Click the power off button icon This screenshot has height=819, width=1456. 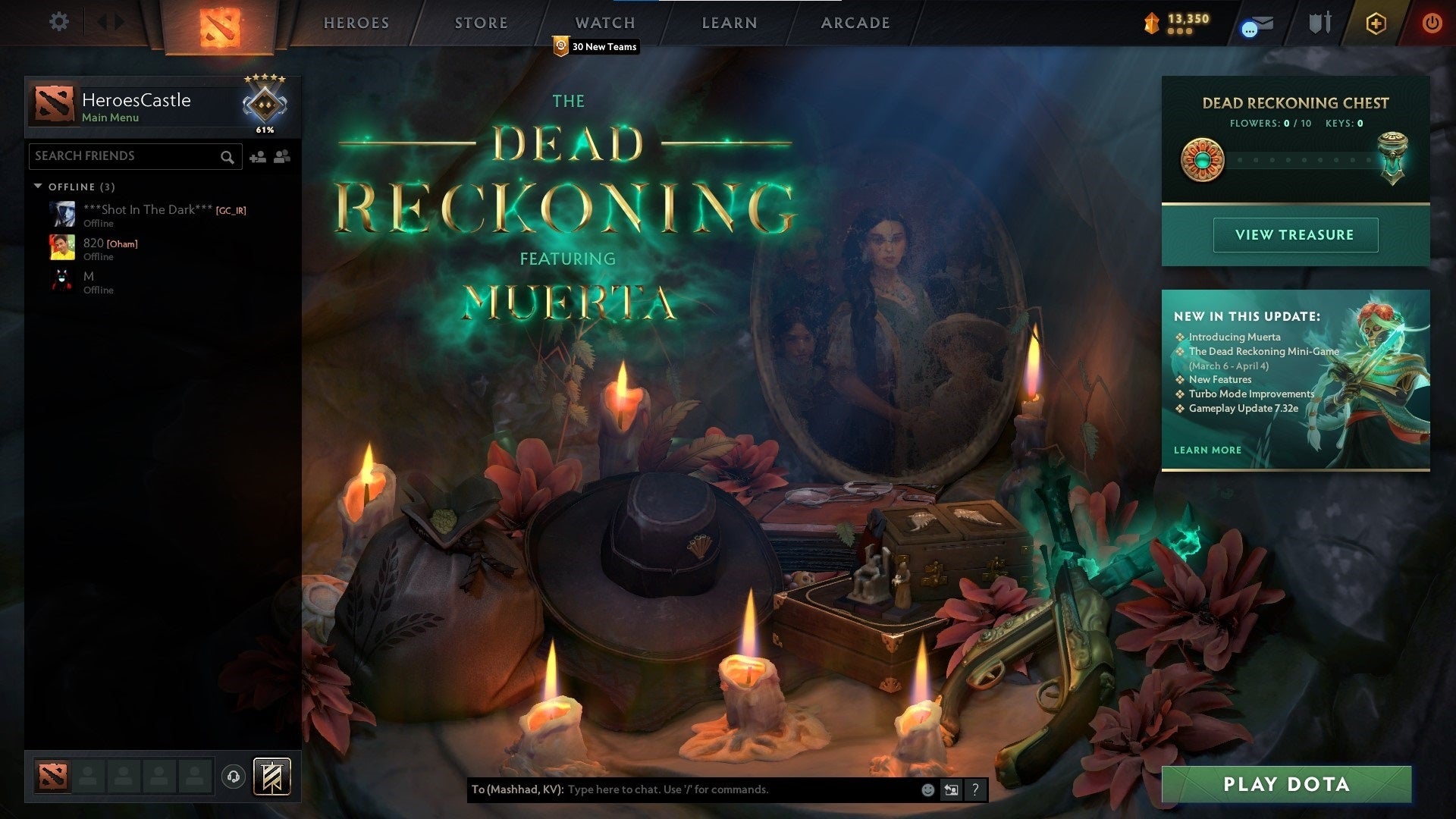(1433, 24)
